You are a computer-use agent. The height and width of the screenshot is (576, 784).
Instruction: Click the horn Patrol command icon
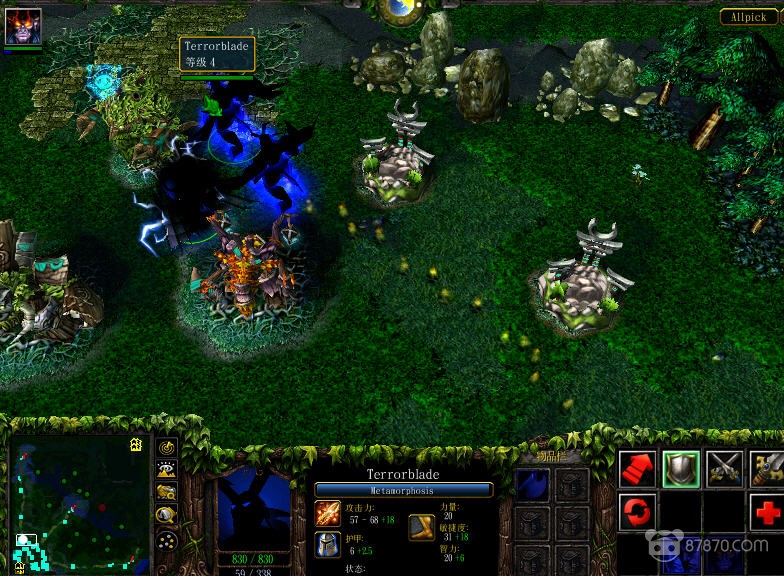767,469
